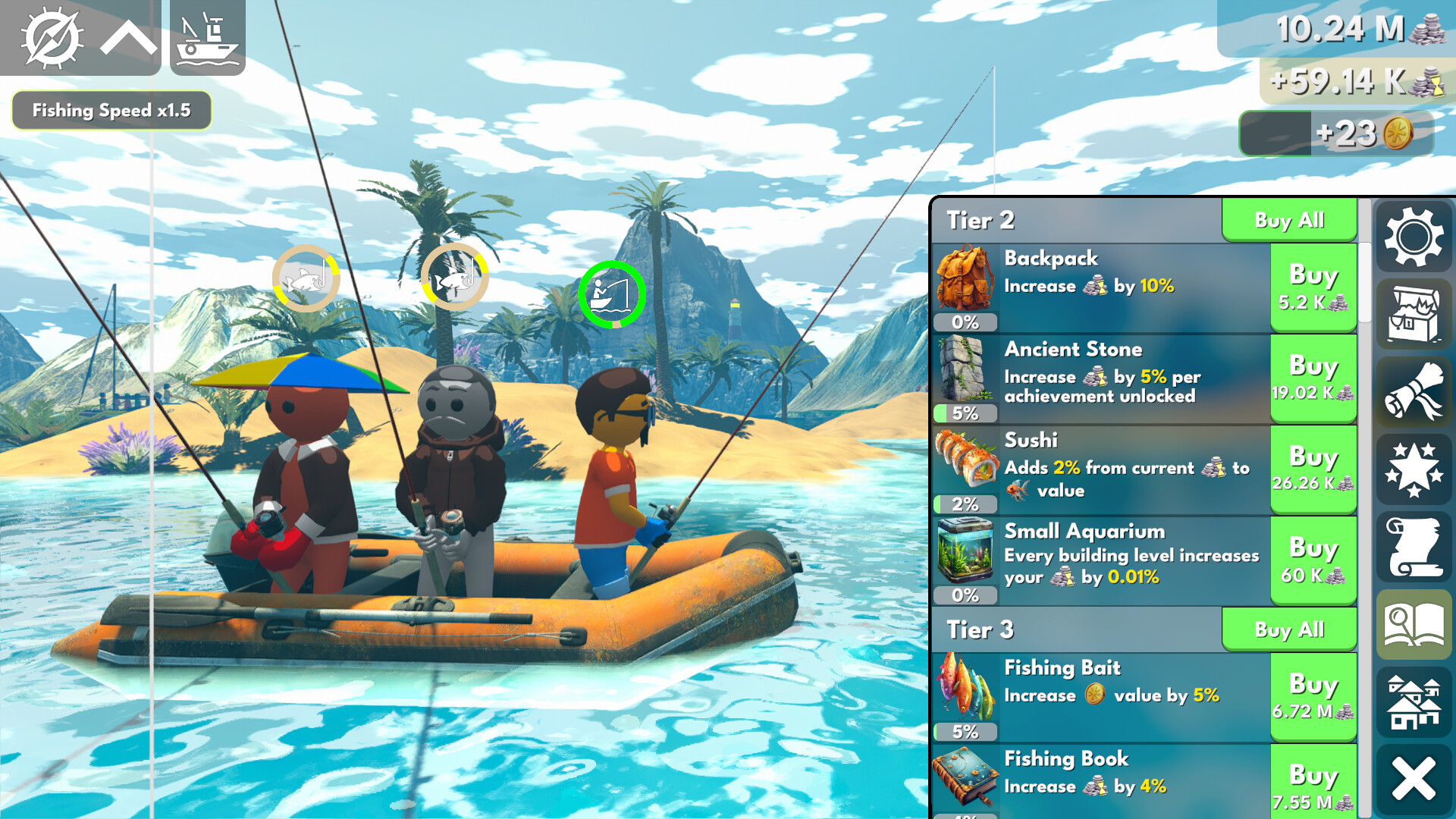
Task: Open the compass navigation icon
Action: pos(53,38)
